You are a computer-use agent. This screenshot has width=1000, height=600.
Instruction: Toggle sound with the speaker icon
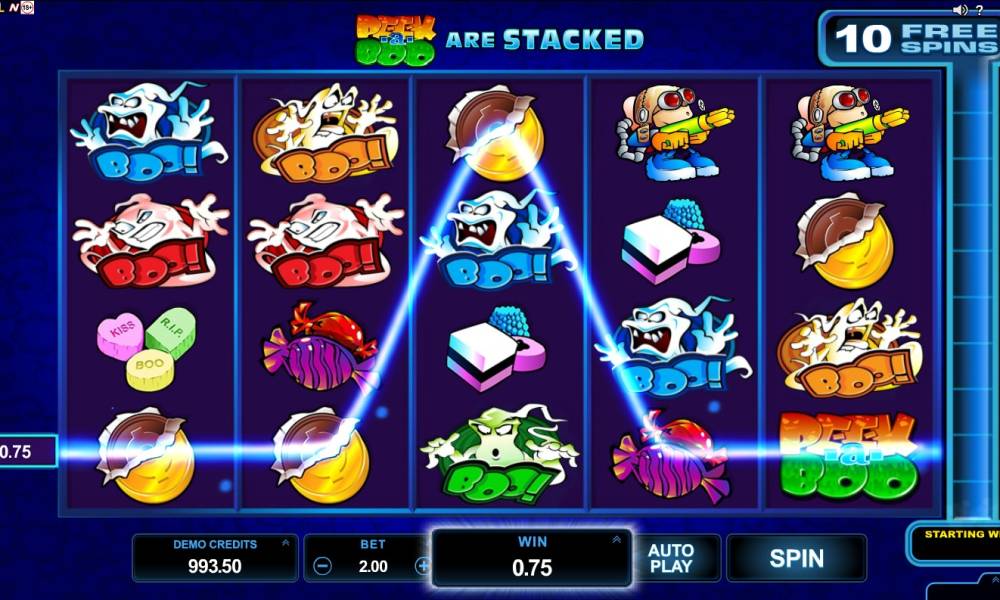[960, 9]
